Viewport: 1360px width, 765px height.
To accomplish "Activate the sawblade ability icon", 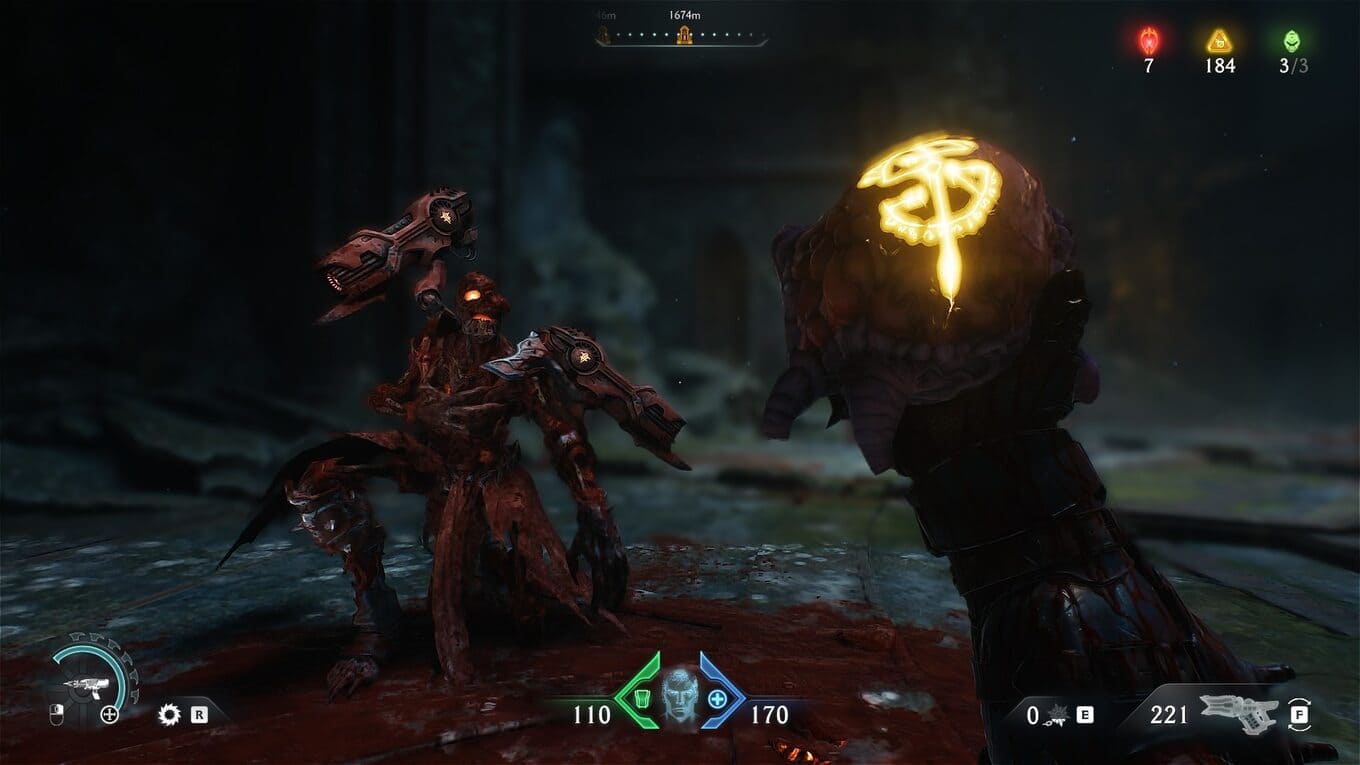I will (169, 714).
